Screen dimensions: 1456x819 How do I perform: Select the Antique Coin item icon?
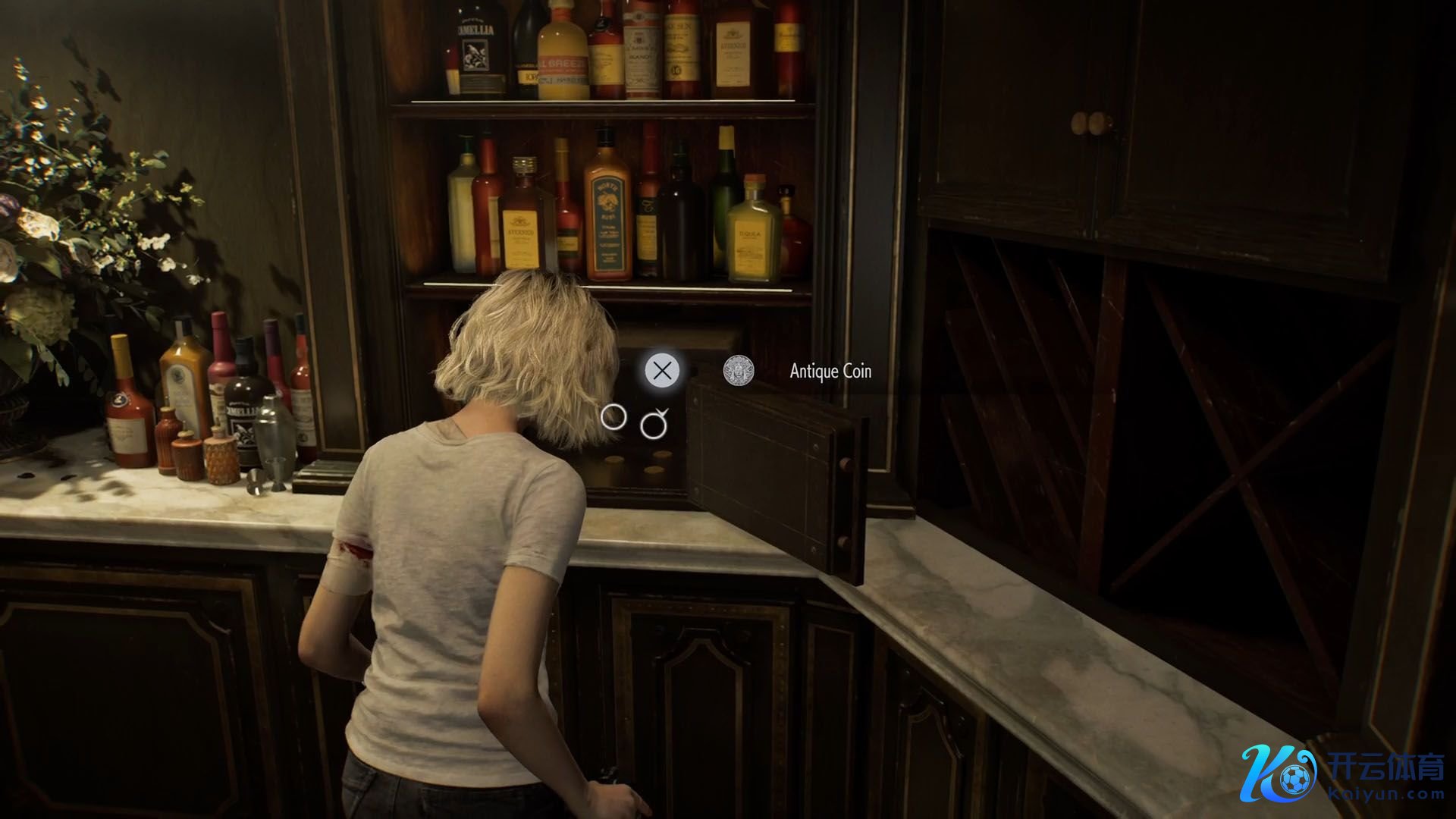[x=738, y=371]
